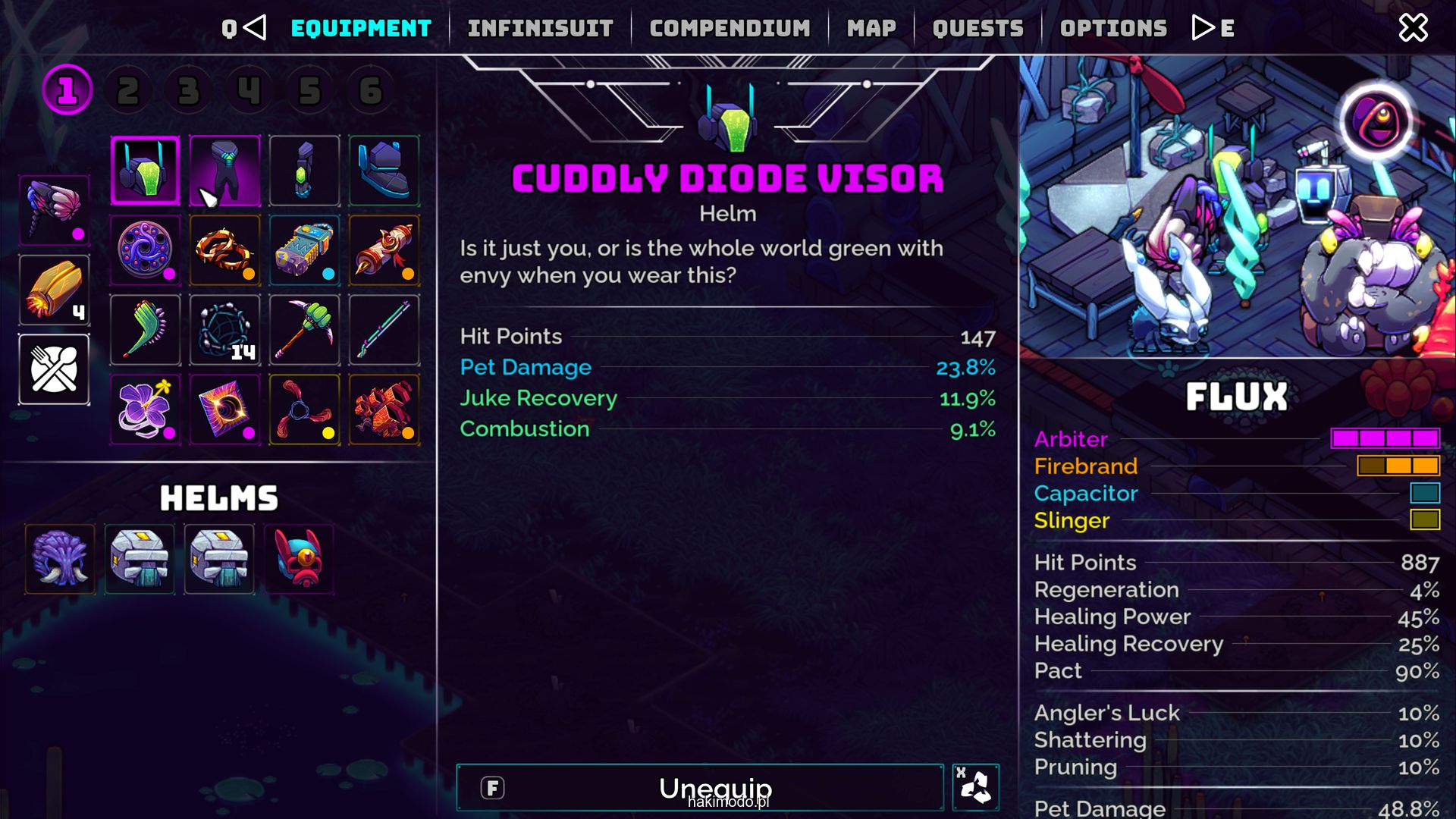Switch to the previous tab with left arrow
The width and height of the screenshot is (1456, 819).
click(255, 28)
